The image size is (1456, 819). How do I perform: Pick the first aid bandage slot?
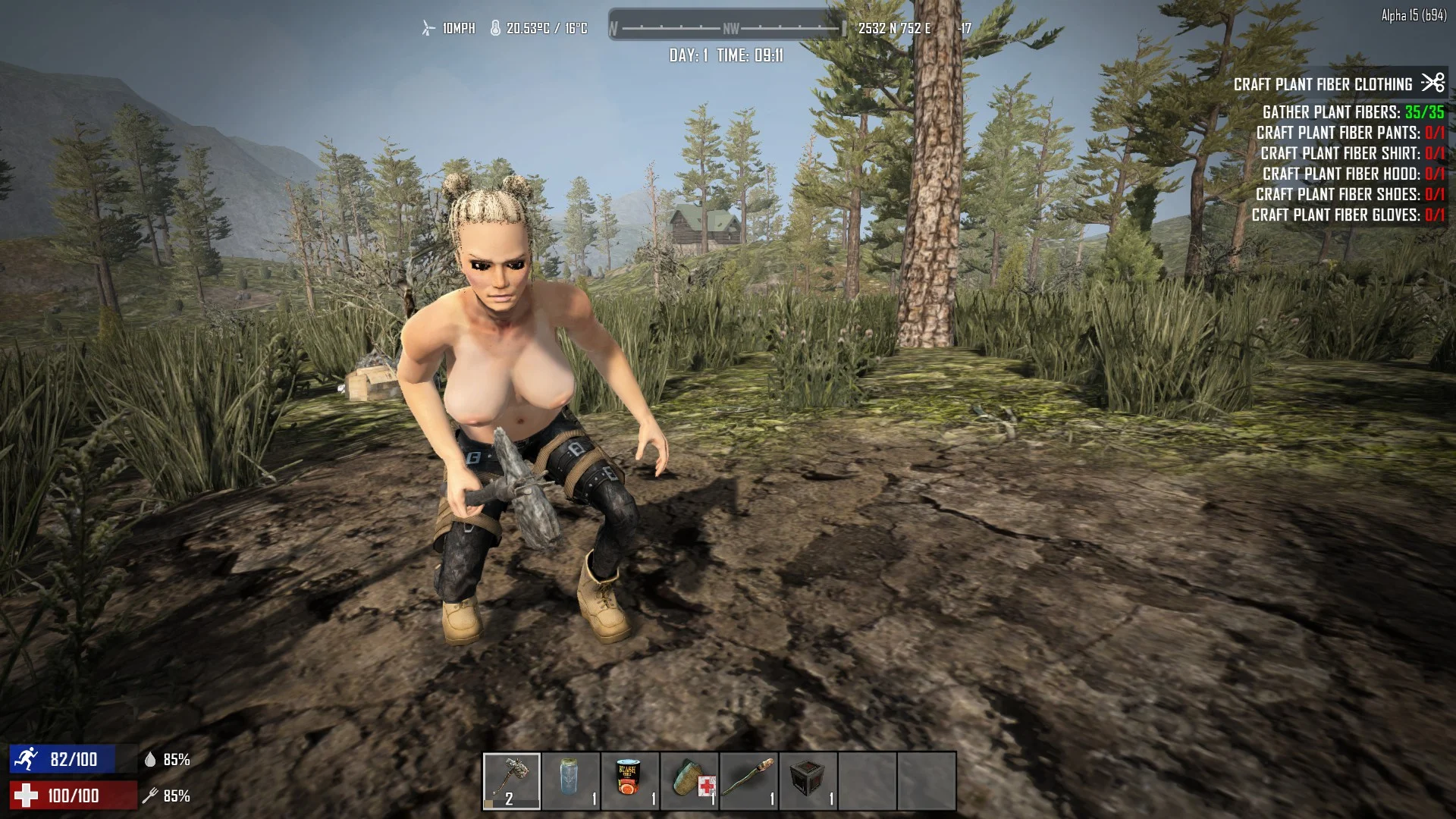pyautogui.click(x=689, y=781)
